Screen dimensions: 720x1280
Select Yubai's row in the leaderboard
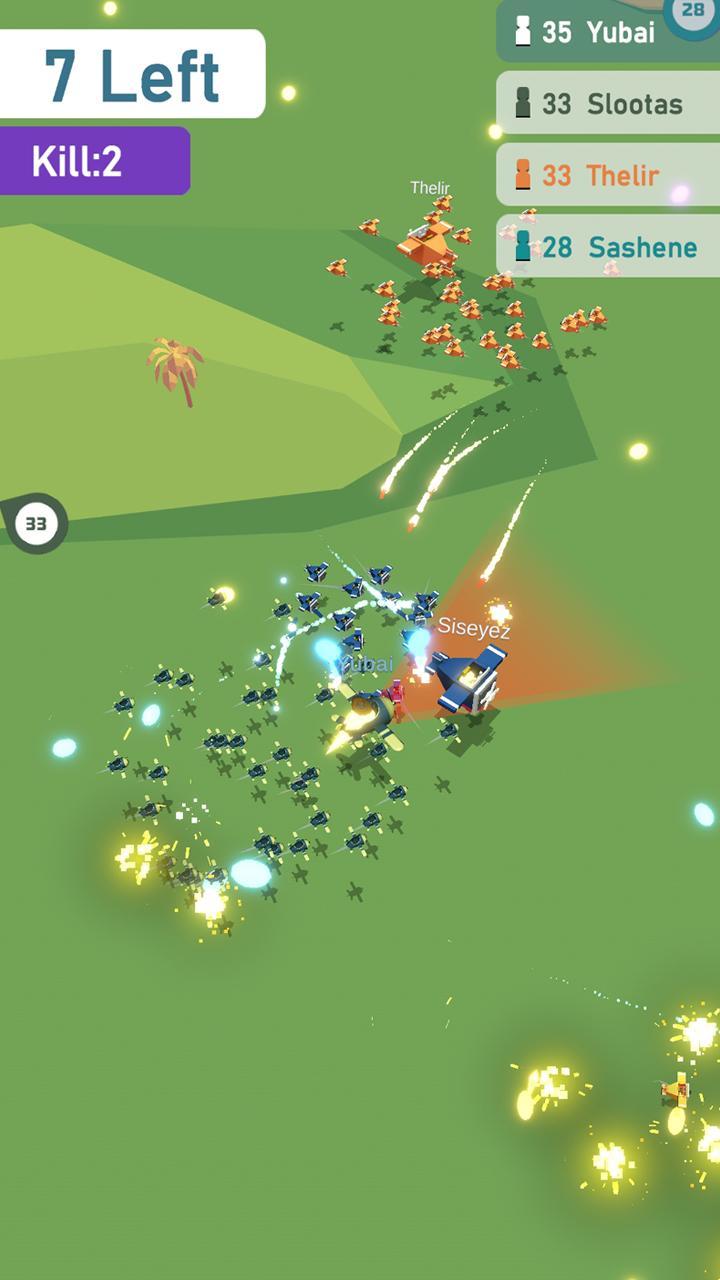(590, 32)
